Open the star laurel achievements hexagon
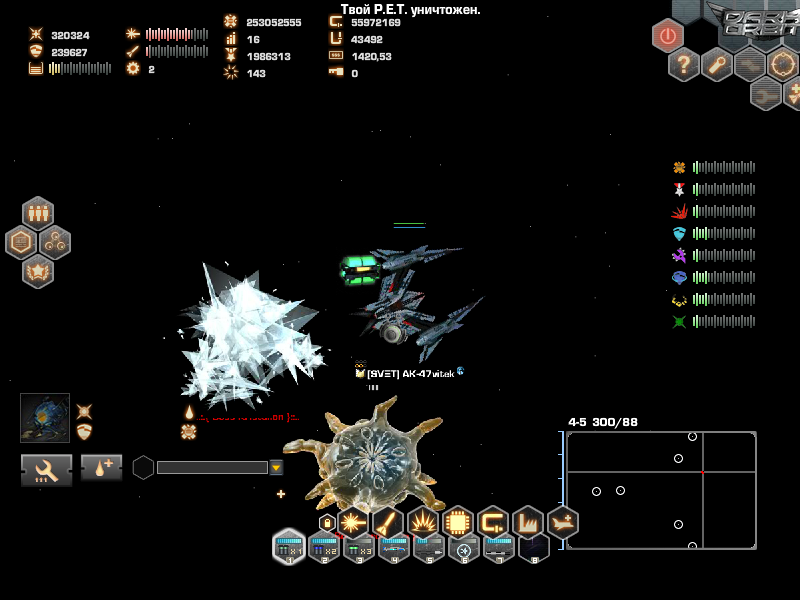The height and width of the screenshot is (600, 800). pyautogui.click(x=38, y=270)
